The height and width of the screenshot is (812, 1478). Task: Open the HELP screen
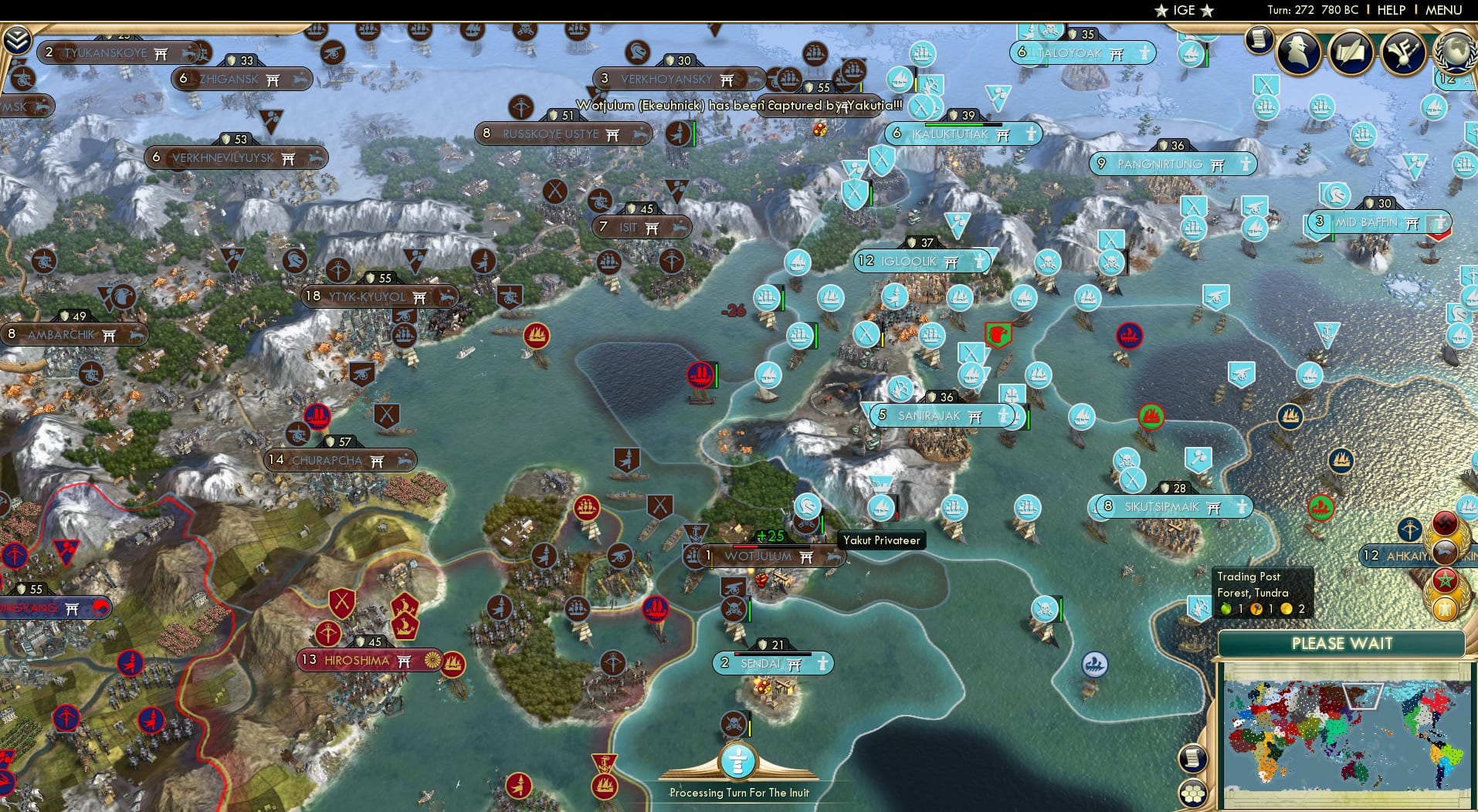[1390, 10]
